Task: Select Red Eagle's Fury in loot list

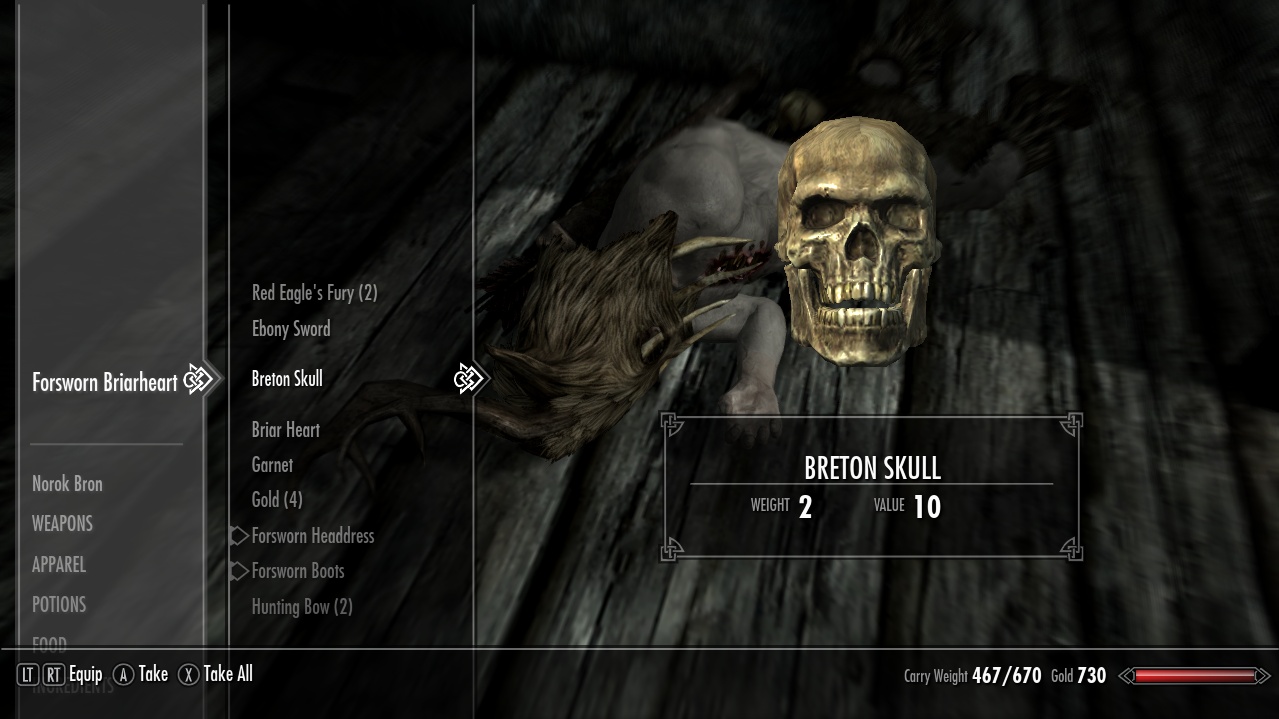Action: [x=314, y=293]
